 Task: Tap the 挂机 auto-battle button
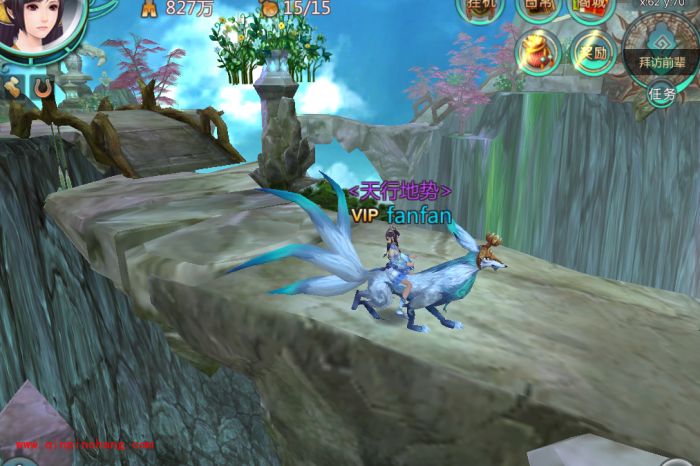(x=479, y=7)
